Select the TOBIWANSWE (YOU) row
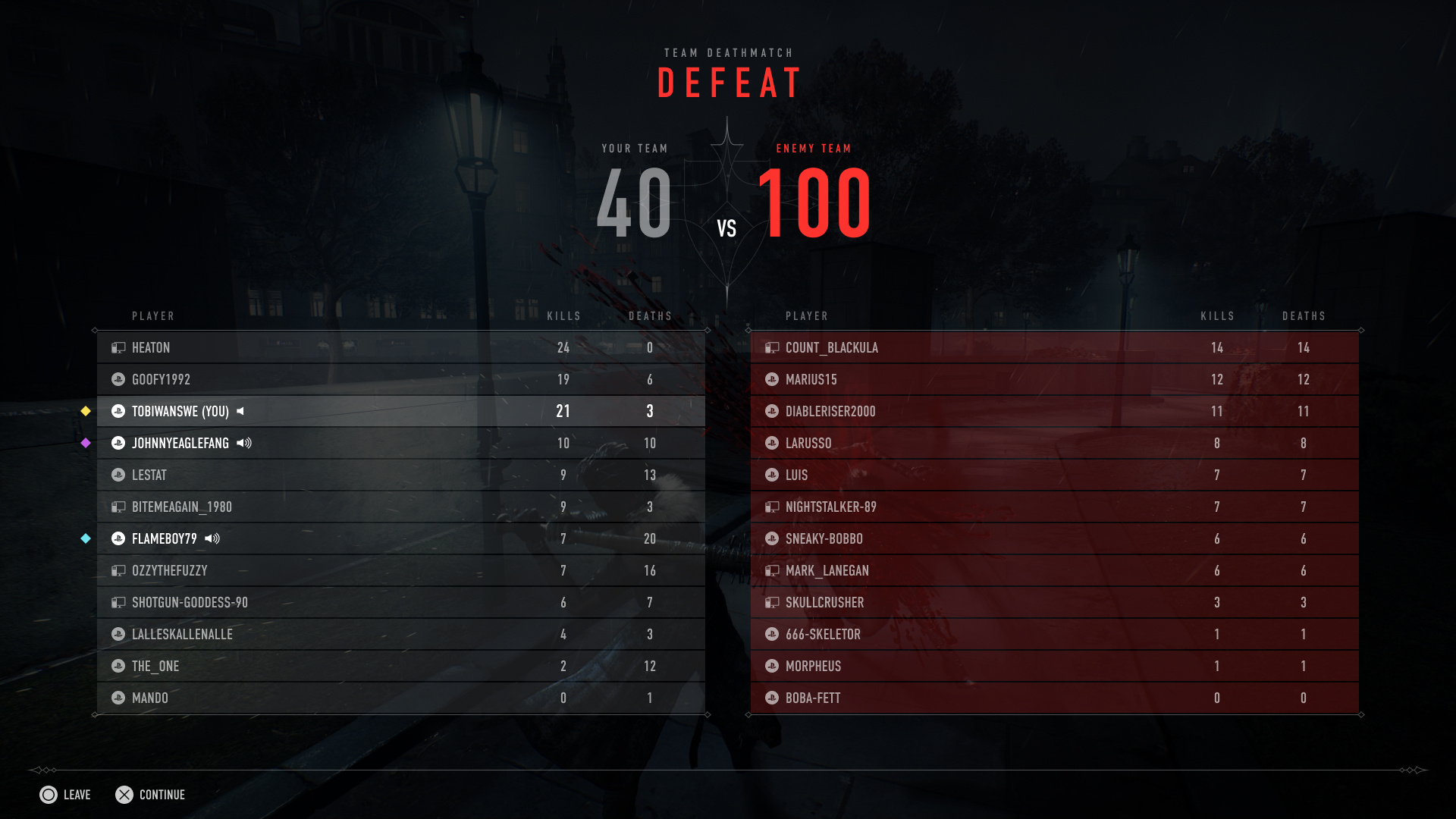The image size is (1456, 819). pyautogui.click(x=400, y=412)
